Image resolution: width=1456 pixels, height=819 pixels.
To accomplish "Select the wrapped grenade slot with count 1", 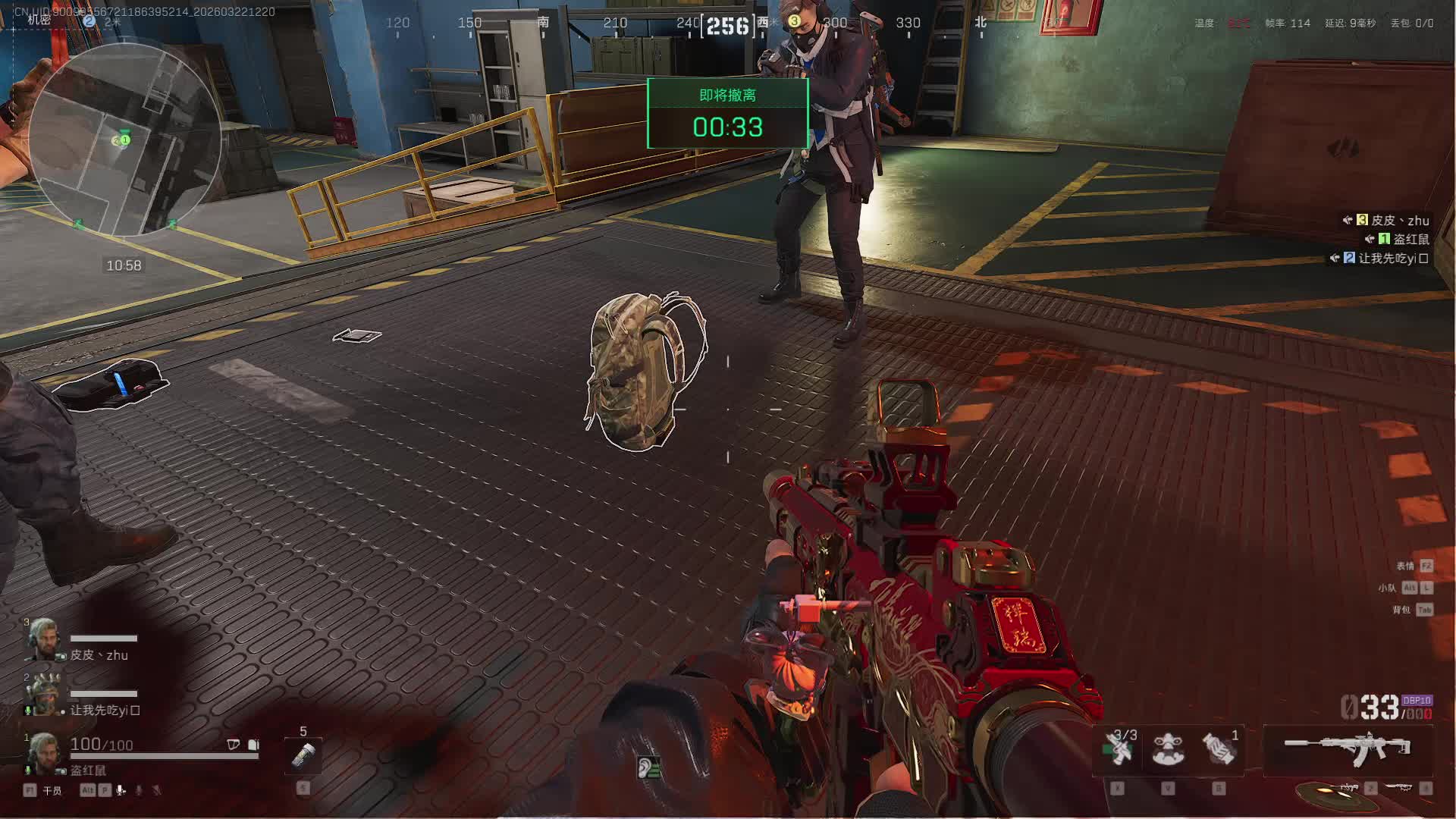I will pos(1219,749).
